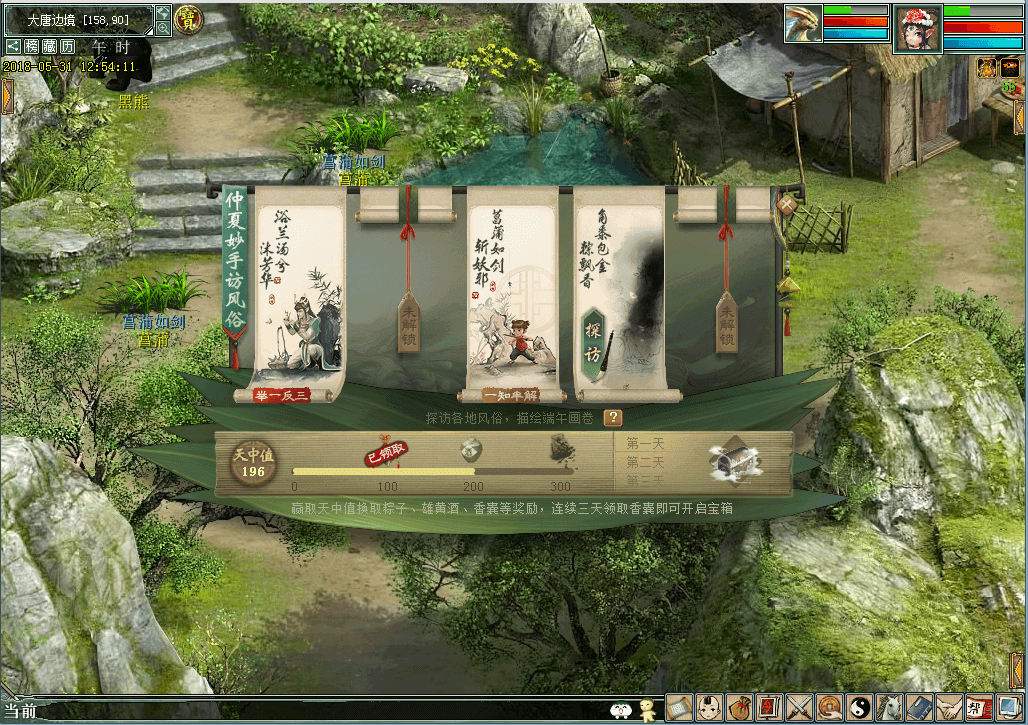Close the midsummer customs event panel
1028x725 pixels.
coord(788,205)
